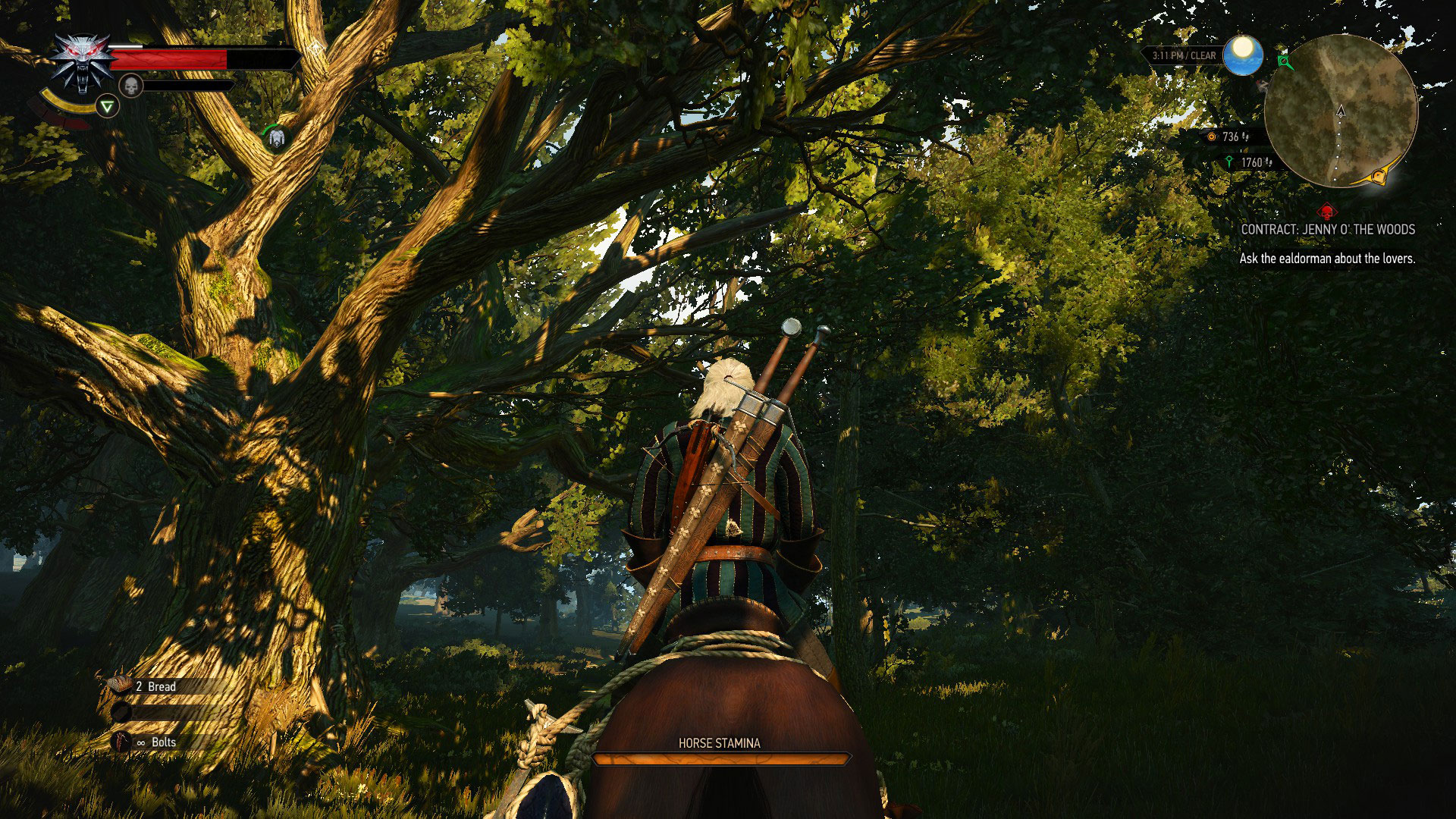Click the gold coins currency icon
The image size is (1456, 819).
click(1212, 137)
